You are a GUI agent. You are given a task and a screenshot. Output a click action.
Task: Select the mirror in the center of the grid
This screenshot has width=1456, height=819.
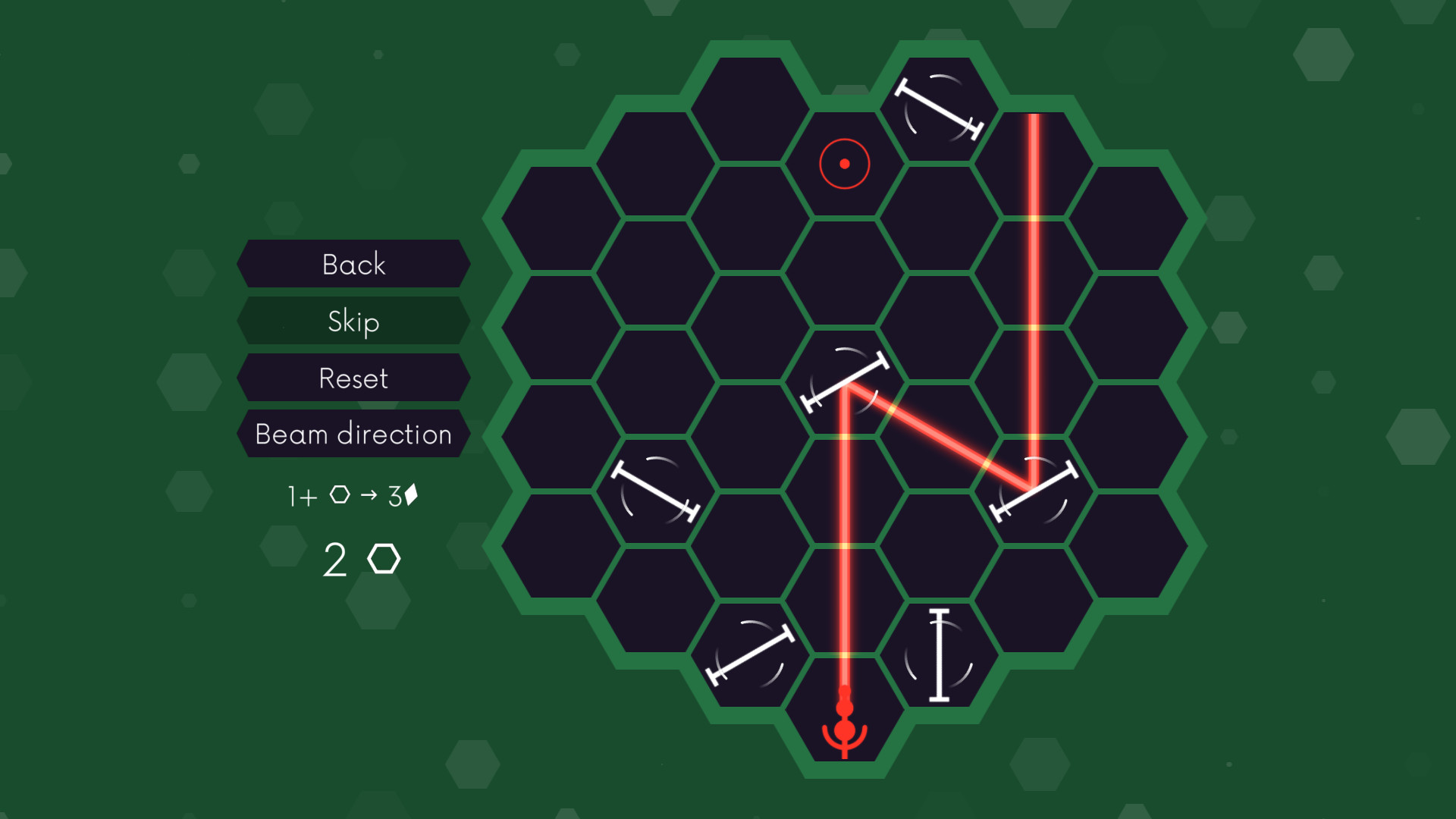point(844,381)
